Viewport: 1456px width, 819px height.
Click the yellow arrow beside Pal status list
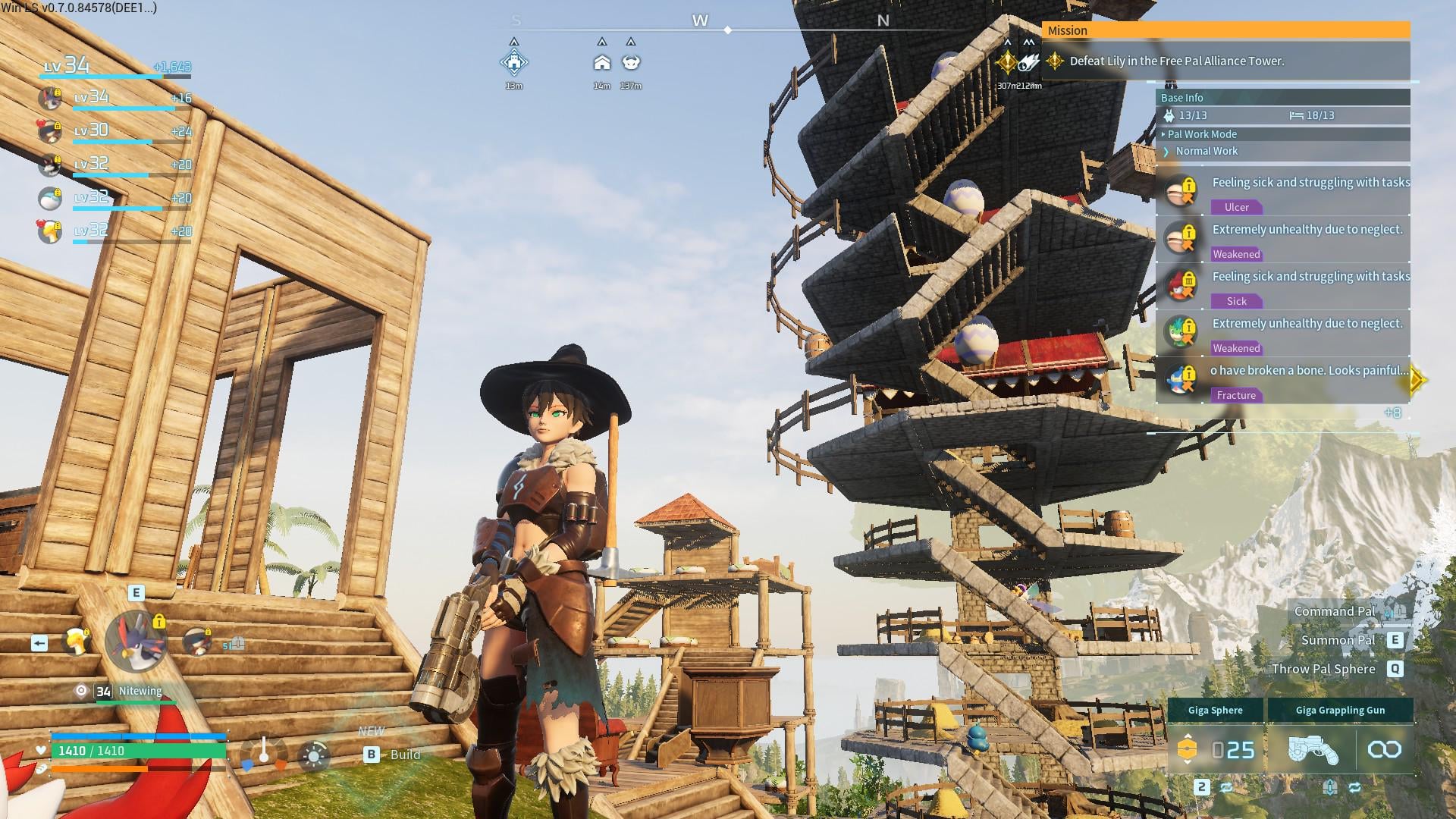(x=1417, y=381)
